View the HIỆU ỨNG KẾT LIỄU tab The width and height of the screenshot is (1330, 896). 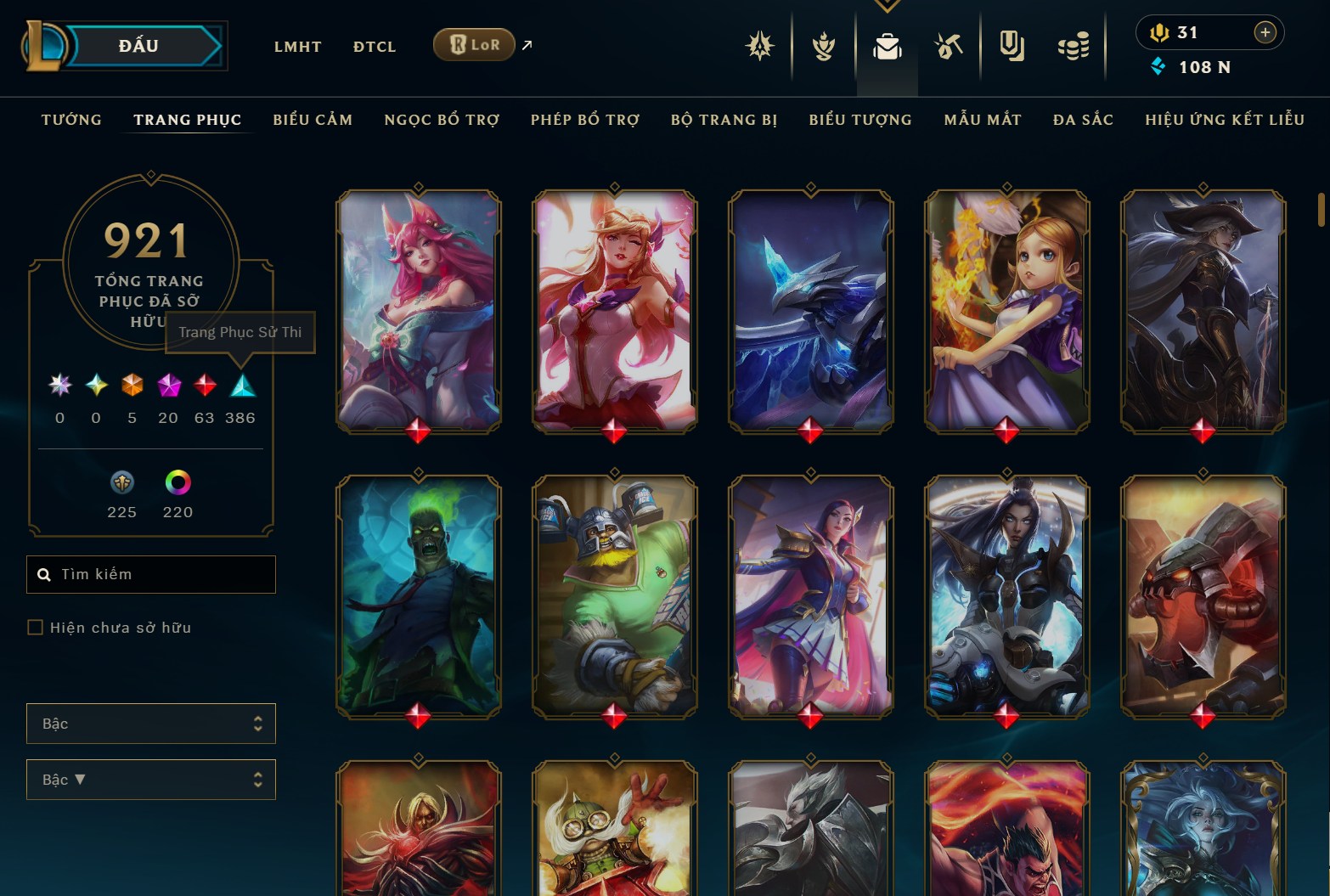coord(1225,120)
